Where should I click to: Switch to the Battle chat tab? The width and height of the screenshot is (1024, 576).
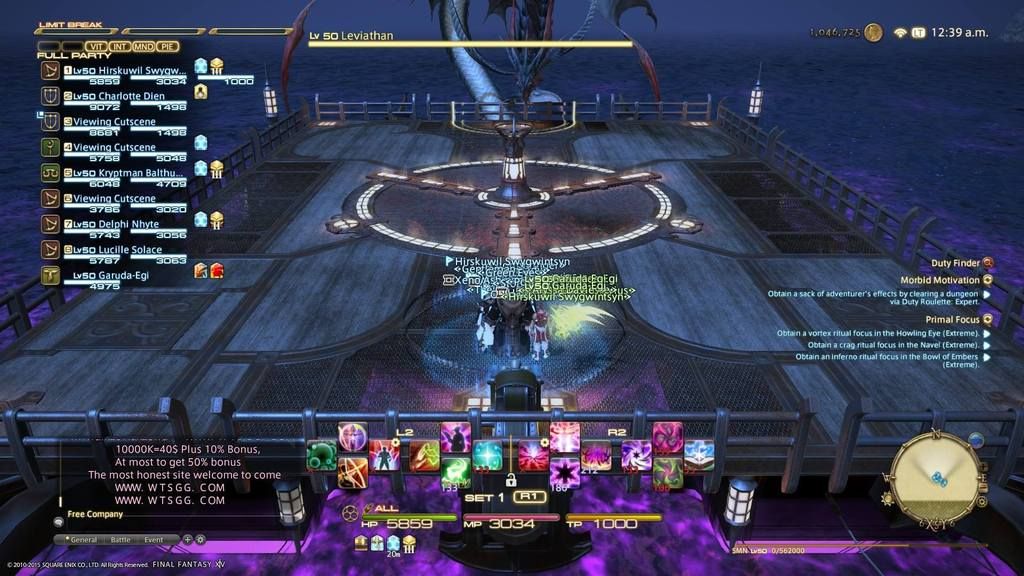[x=120, y=539]
